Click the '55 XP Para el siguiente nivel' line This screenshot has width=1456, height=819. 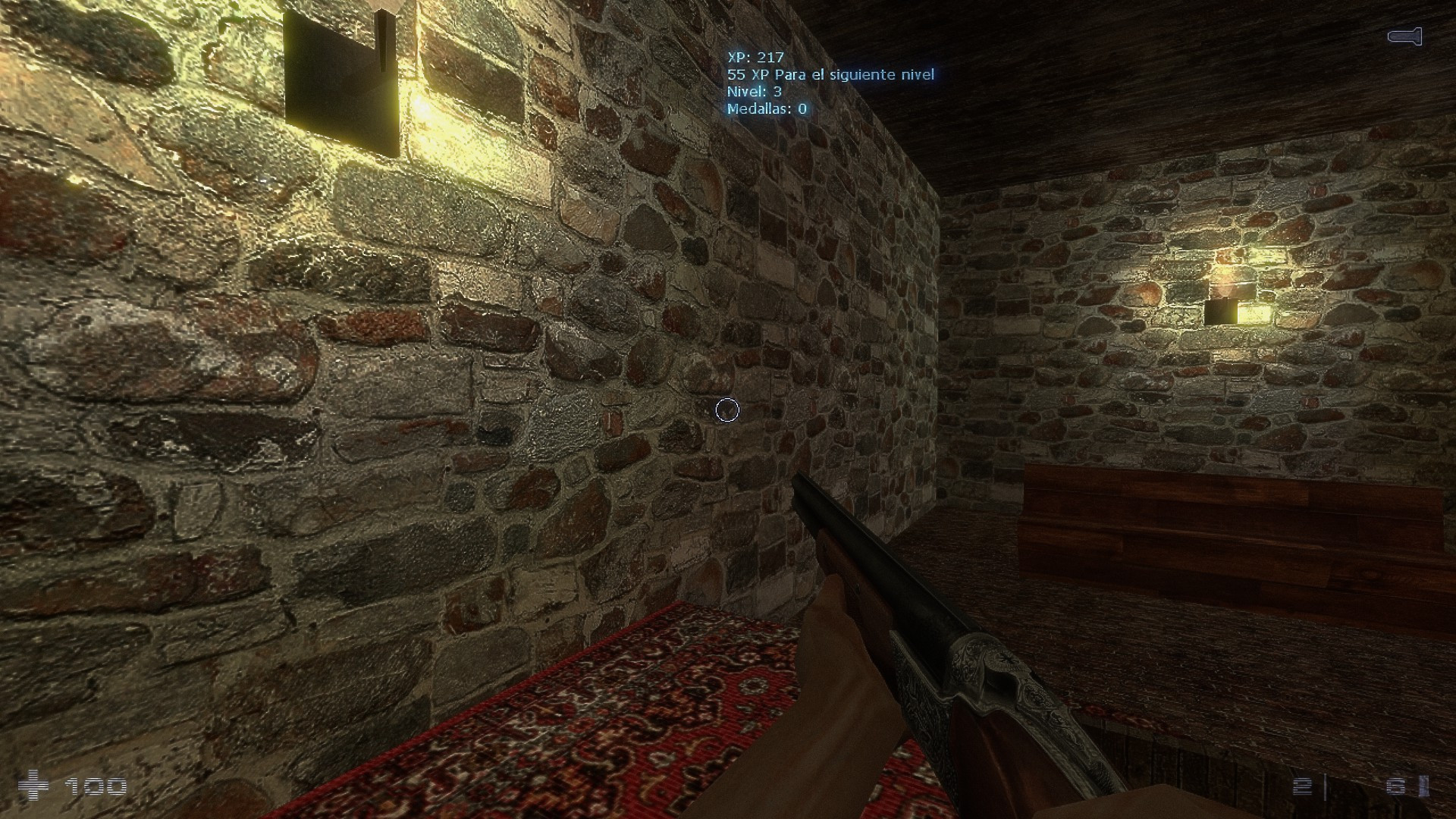tap(830, 75)
